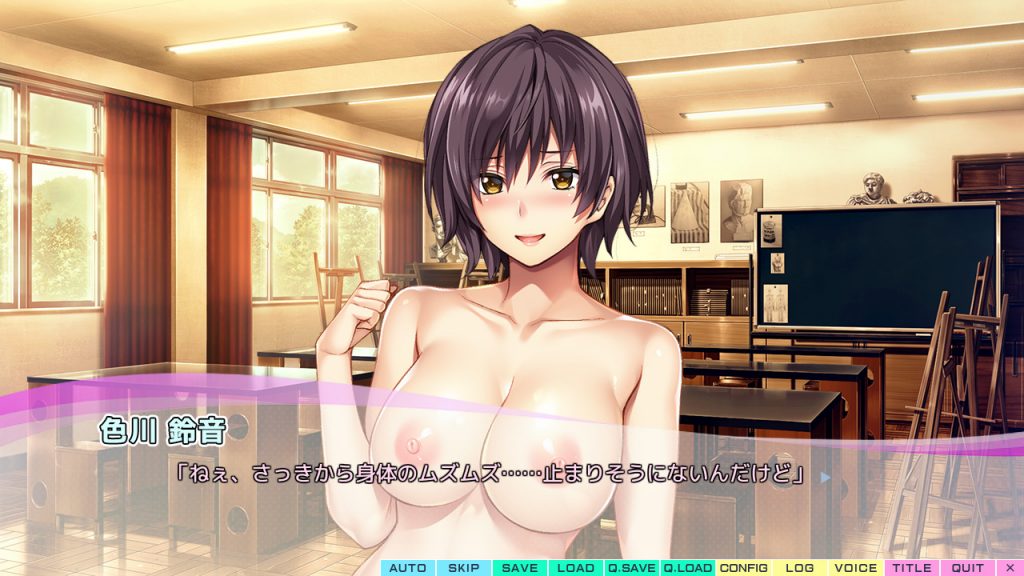
Task: Enable AUTO text advance mode
Action: click(x=407, y=568)
